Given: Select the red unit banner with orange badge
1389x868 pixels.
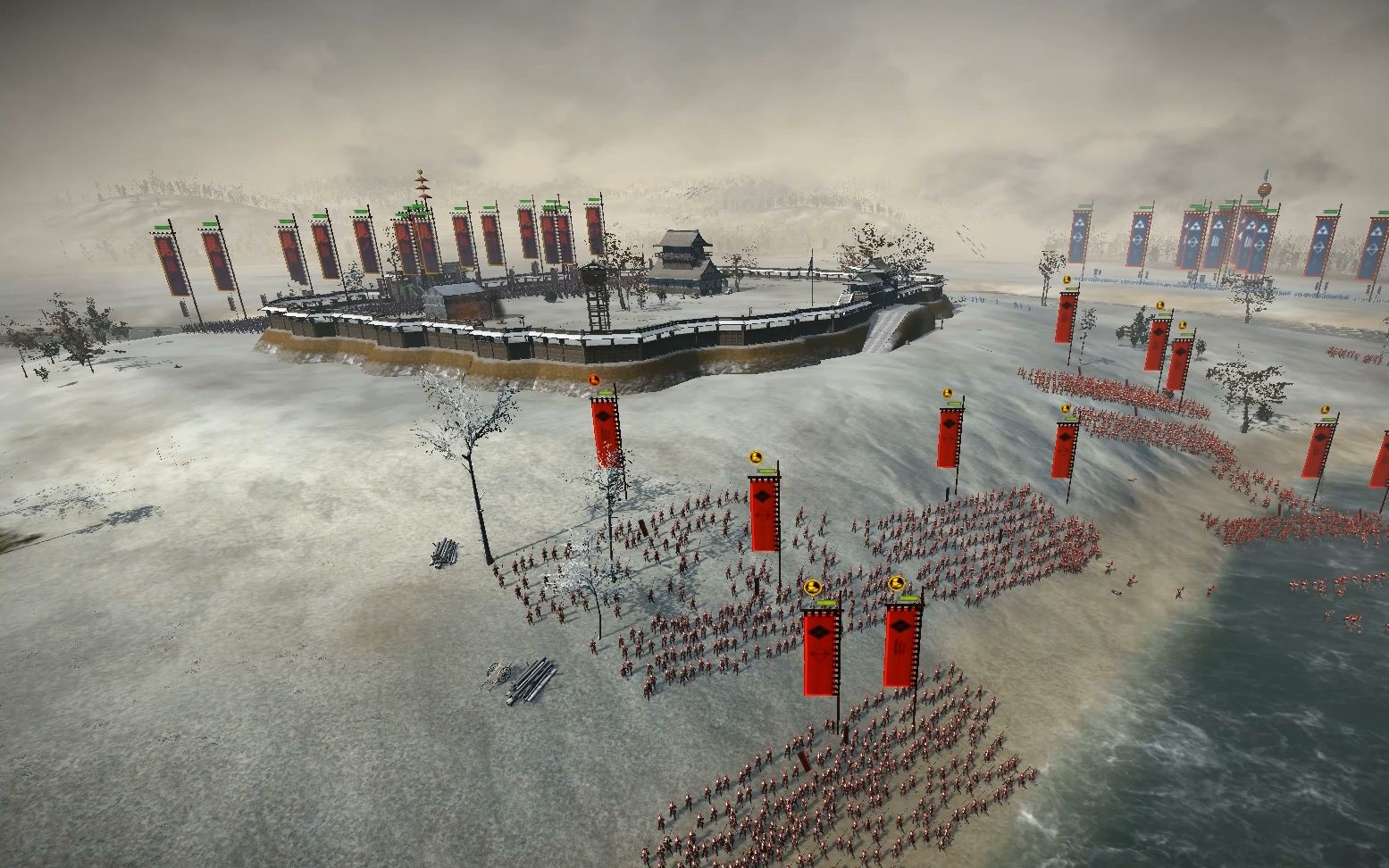Looking at the screenshot, I should (605, 430).
